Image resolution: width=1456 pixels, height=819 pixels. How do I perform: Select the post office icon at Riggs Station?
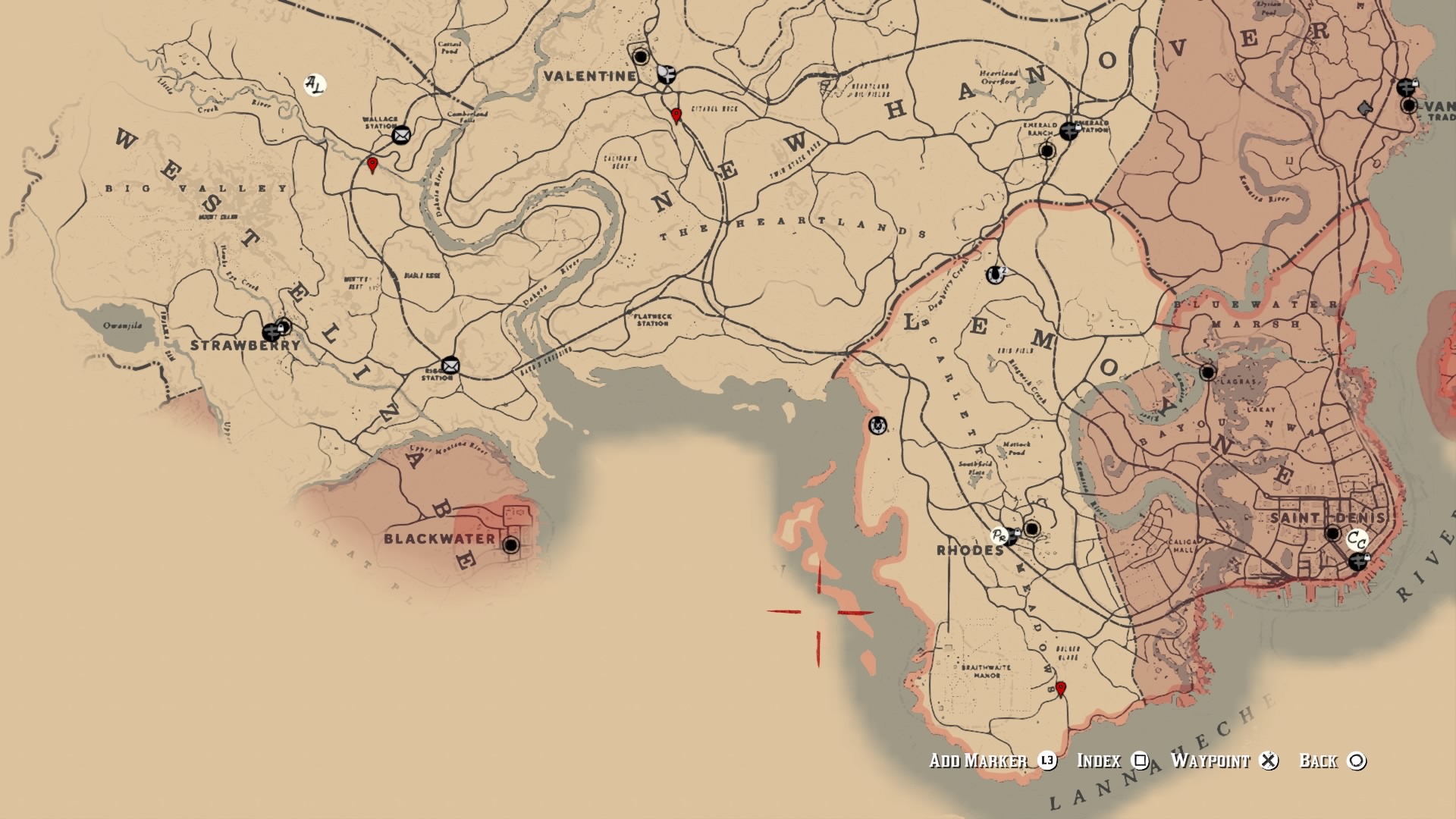pyautogui.click(x=449, y=365)
